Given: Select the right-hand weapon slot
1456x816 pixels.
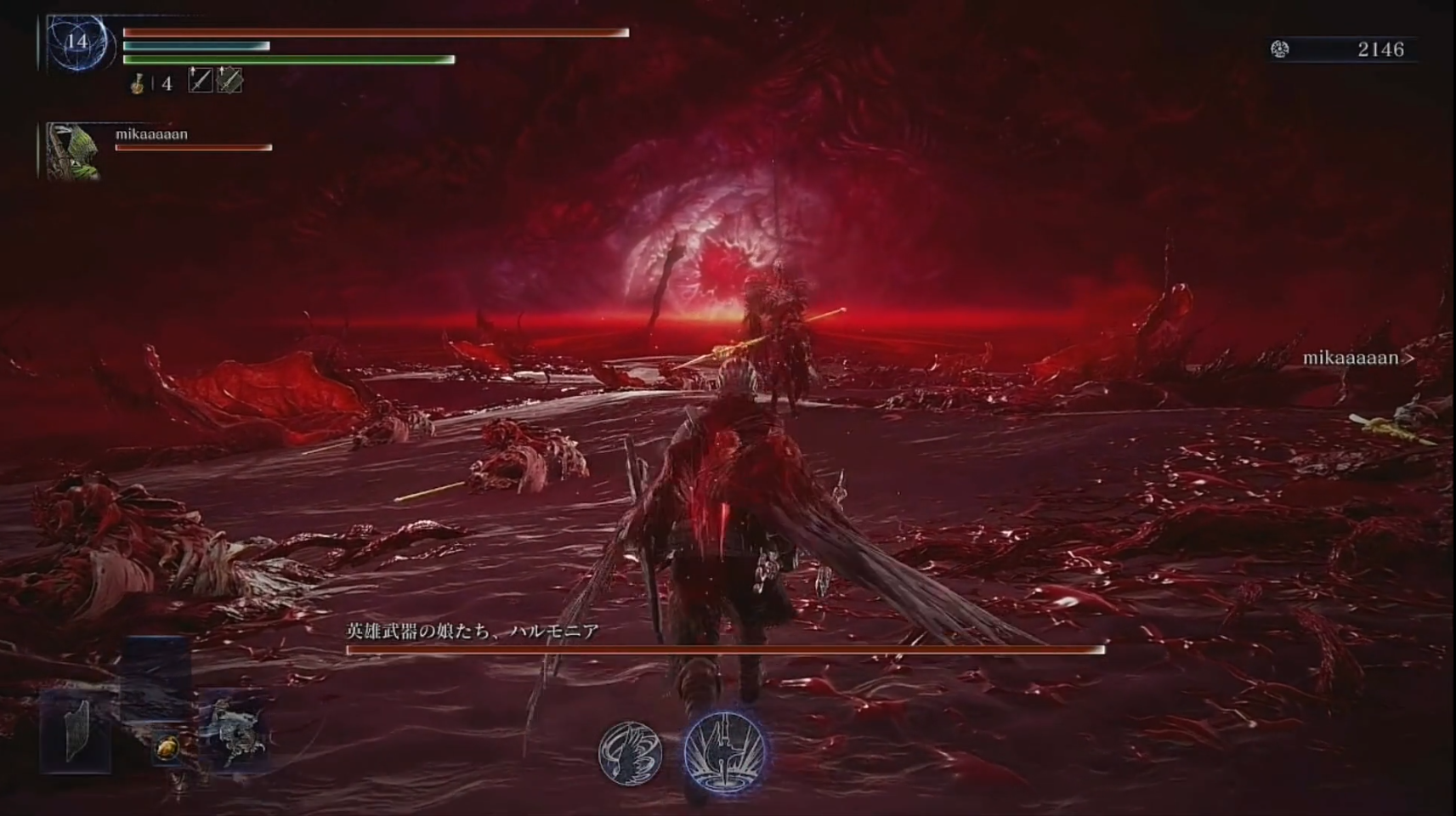Looking at the screenshot, I should click(235, 731).
